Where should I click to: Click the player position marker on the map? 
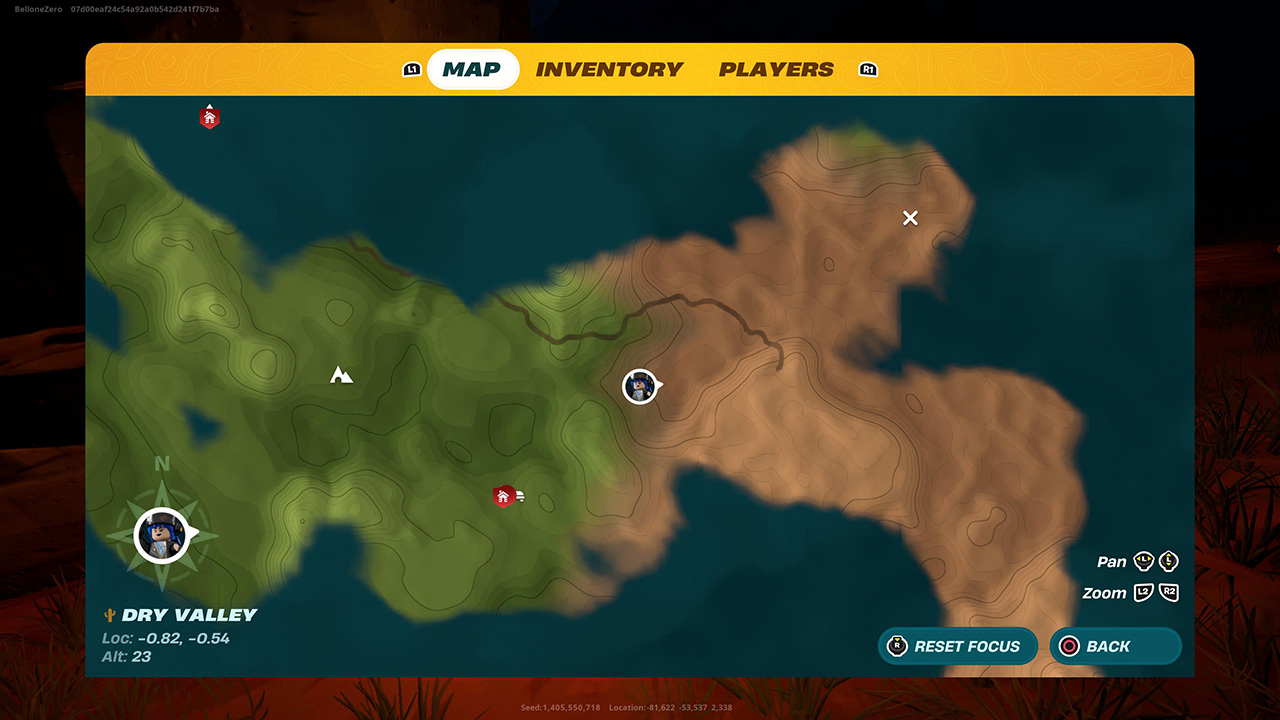pos(640,387)
